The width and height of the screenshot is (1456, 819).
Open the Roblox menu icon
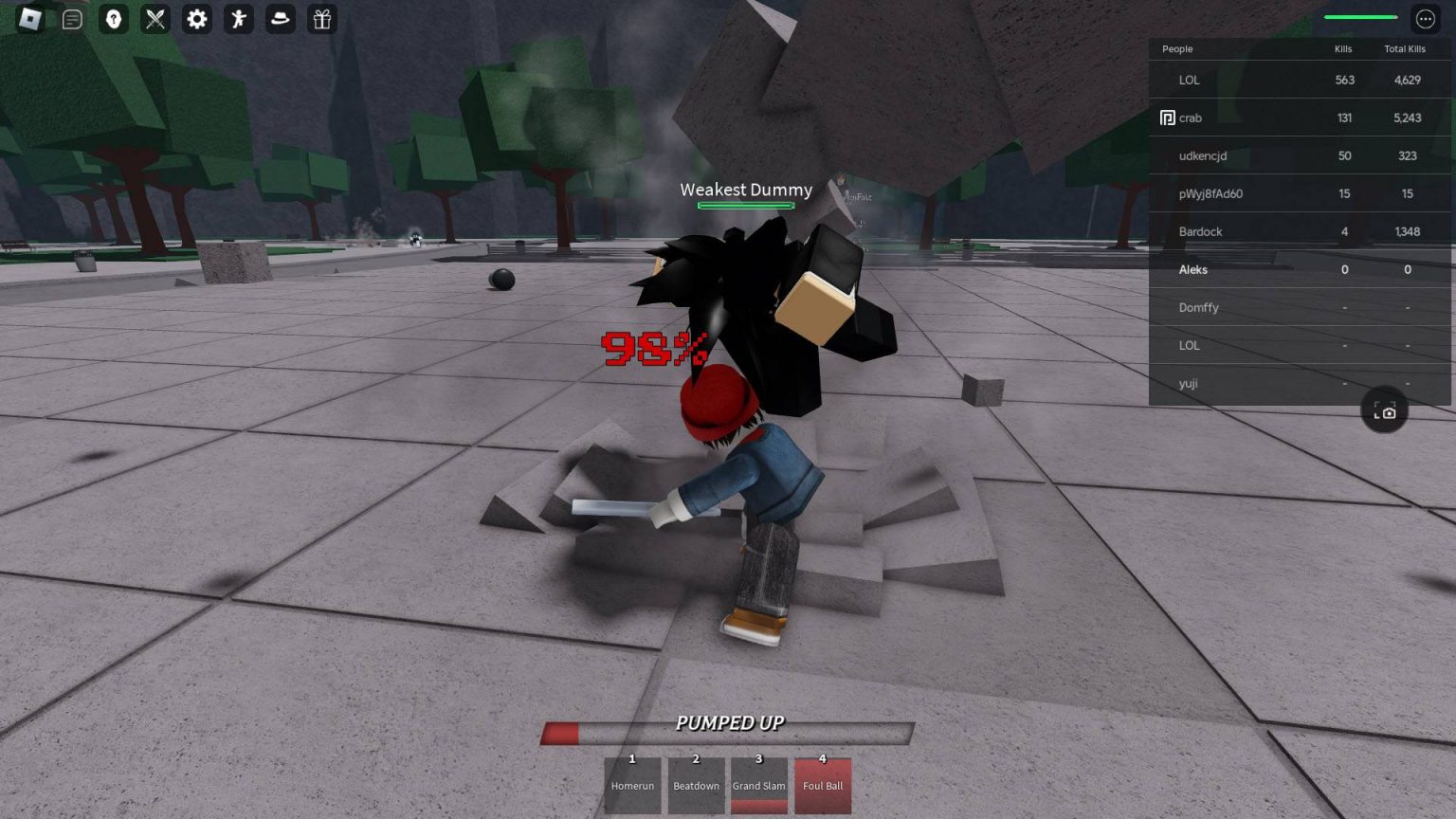pos(28,19)
